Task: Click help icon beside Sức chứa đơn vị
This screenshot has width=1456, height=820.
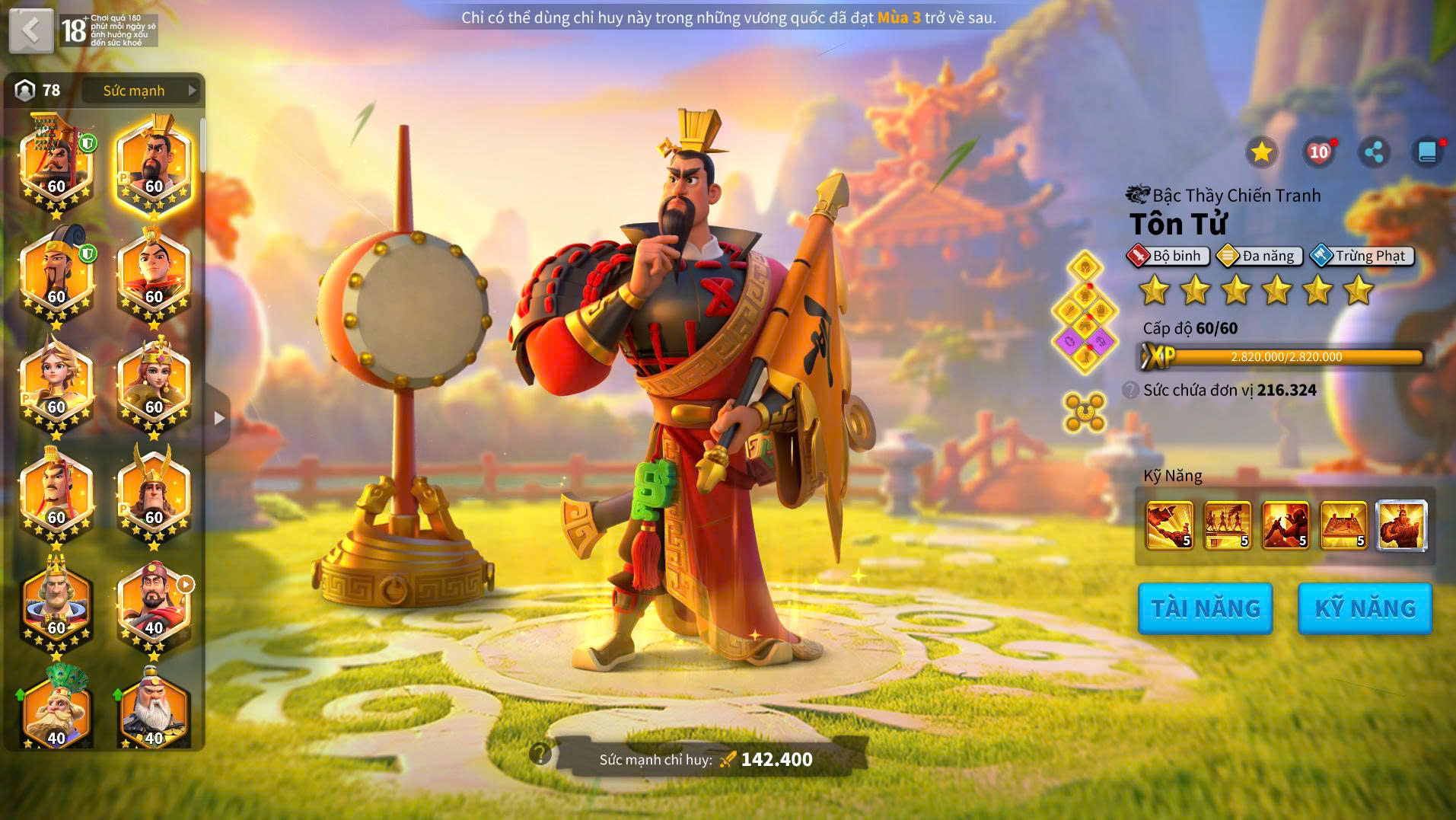Action: [1130, 391]
